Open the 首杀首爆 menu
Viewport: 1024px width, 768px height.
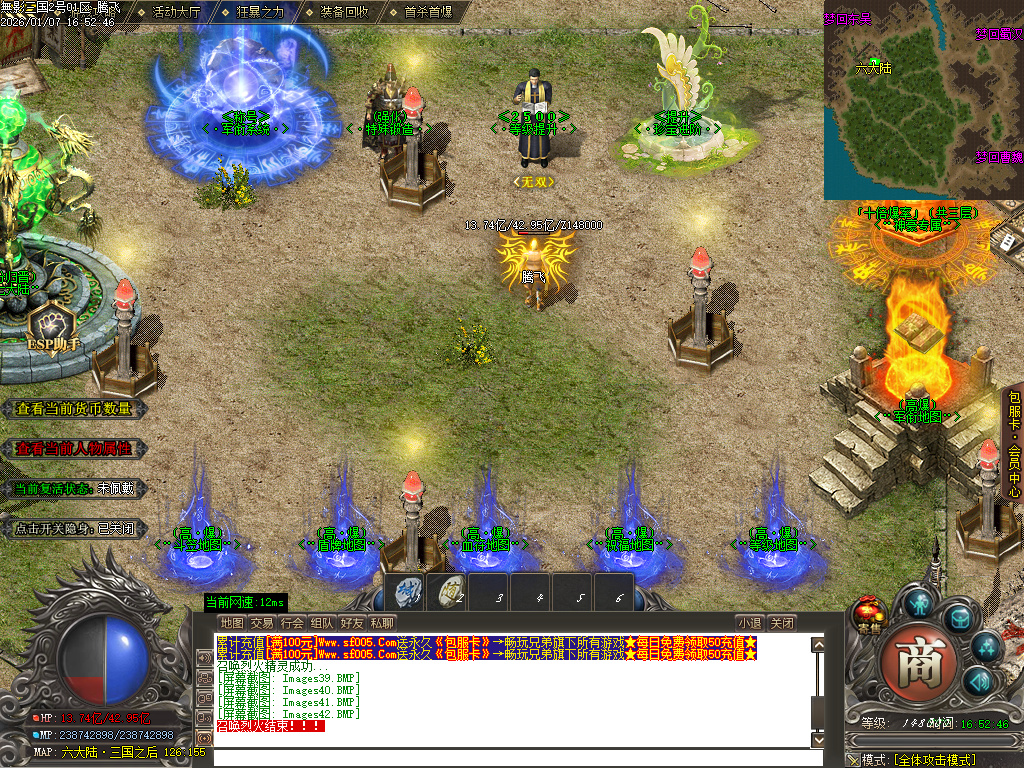tap(428, 13)
